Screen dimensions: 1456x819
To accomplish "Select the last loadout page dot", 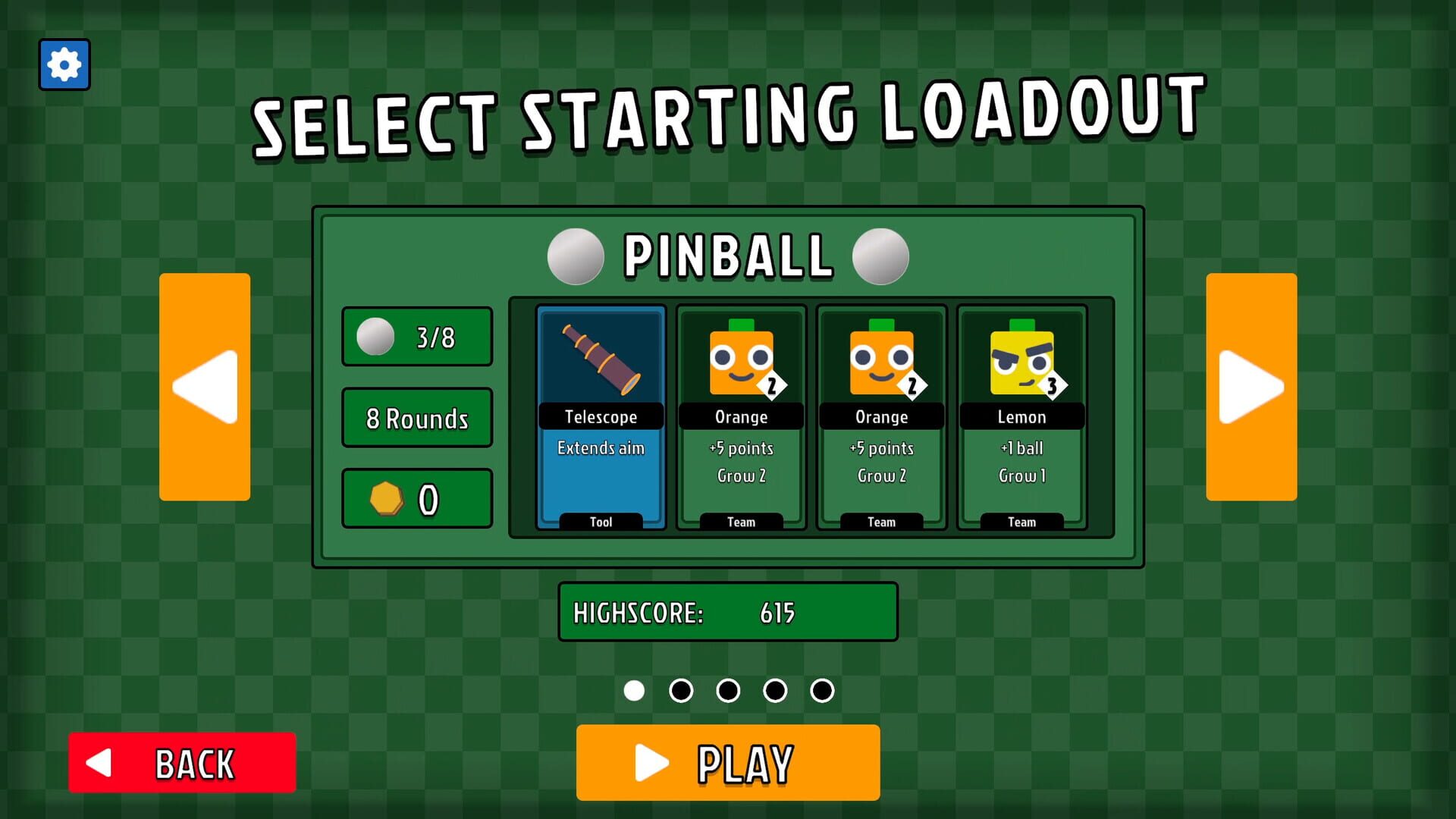I will point(822,691).
